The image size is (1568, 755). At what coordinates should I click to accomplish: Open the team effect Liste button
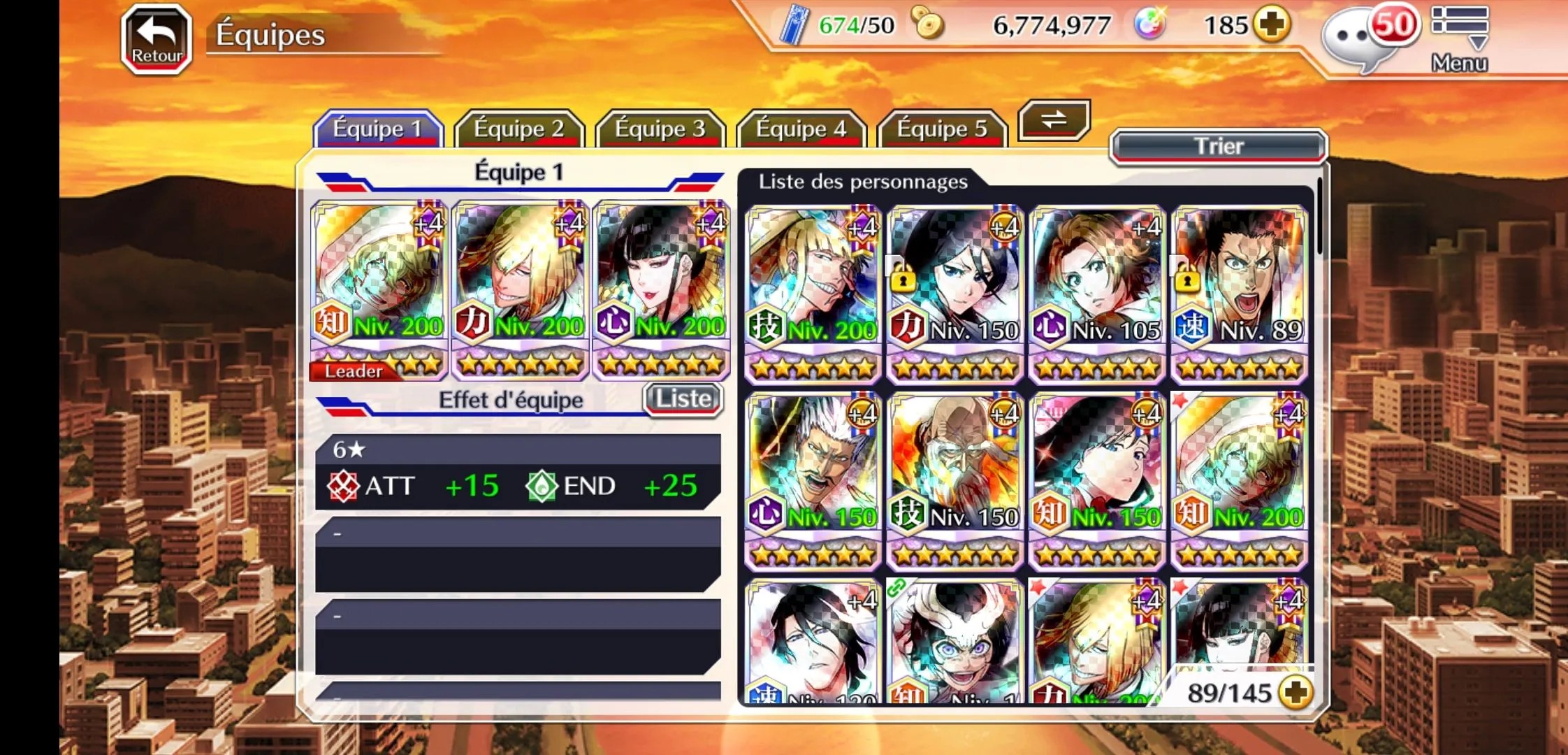tap(683, 399)
